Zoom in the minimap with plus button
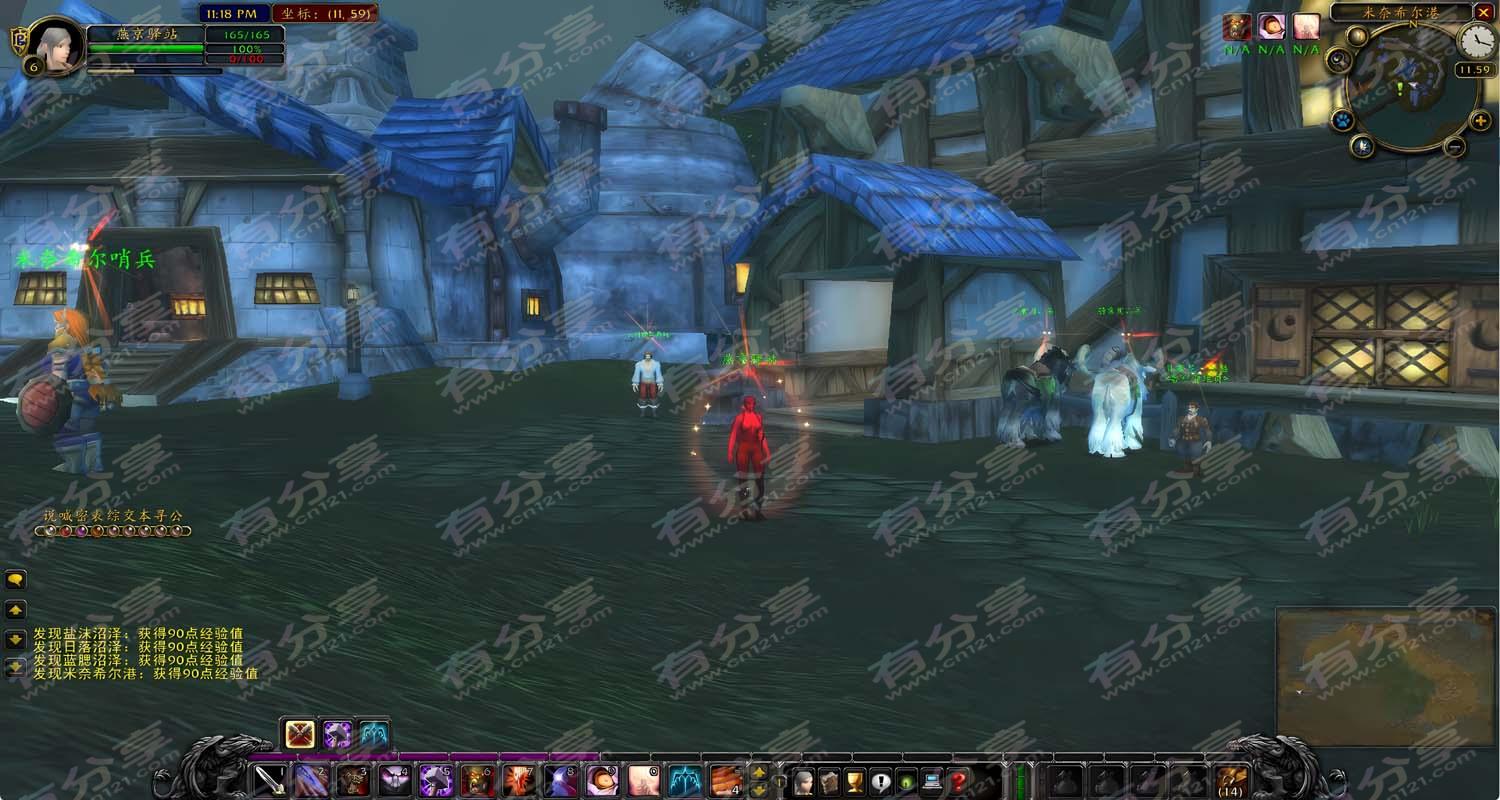 [1481, 121]
